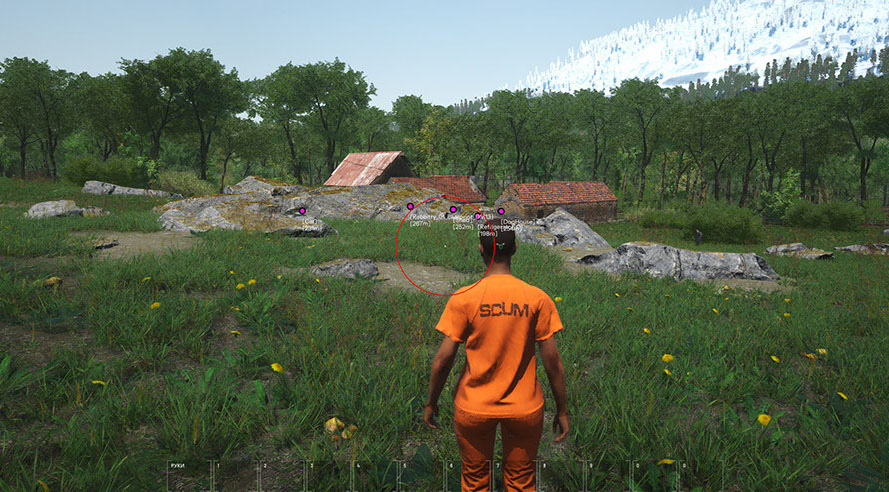
Task: Pick hotbar slot number 5
Action: tap(422, 476)
